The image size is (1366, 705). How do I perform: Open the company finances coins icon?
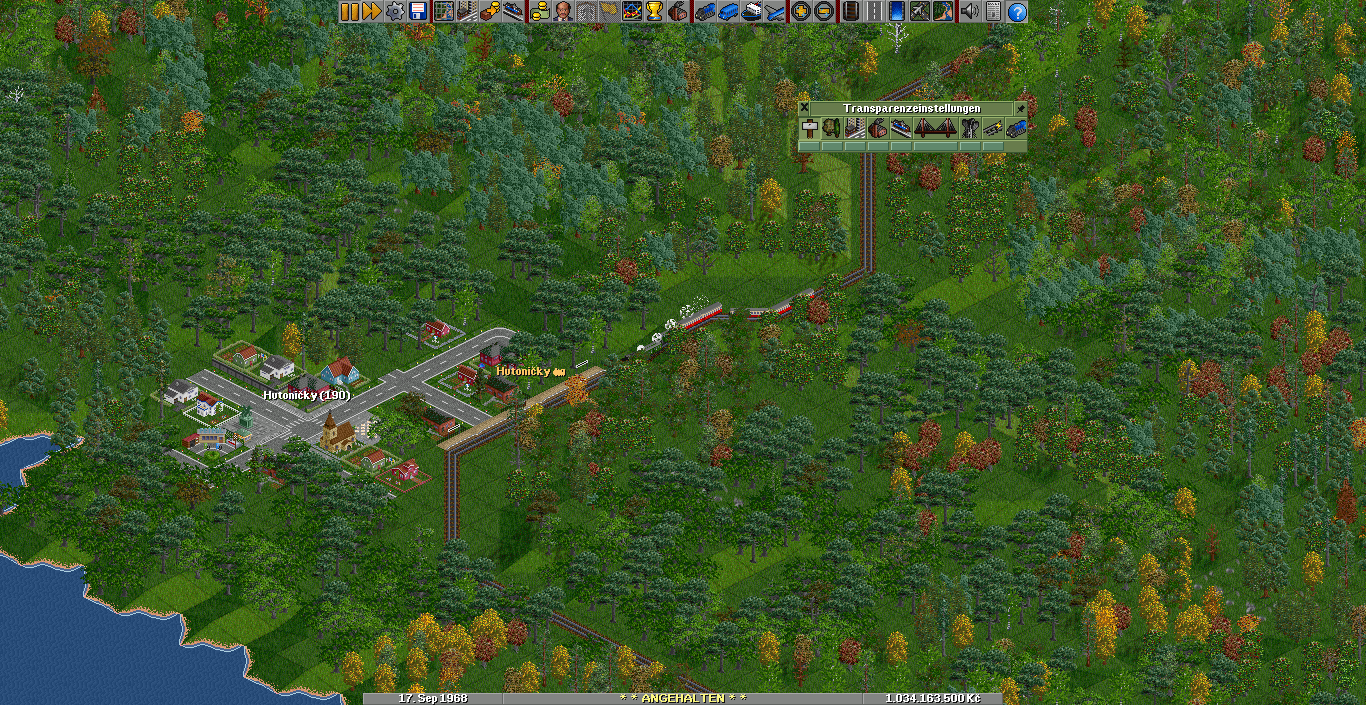[541, 12]
